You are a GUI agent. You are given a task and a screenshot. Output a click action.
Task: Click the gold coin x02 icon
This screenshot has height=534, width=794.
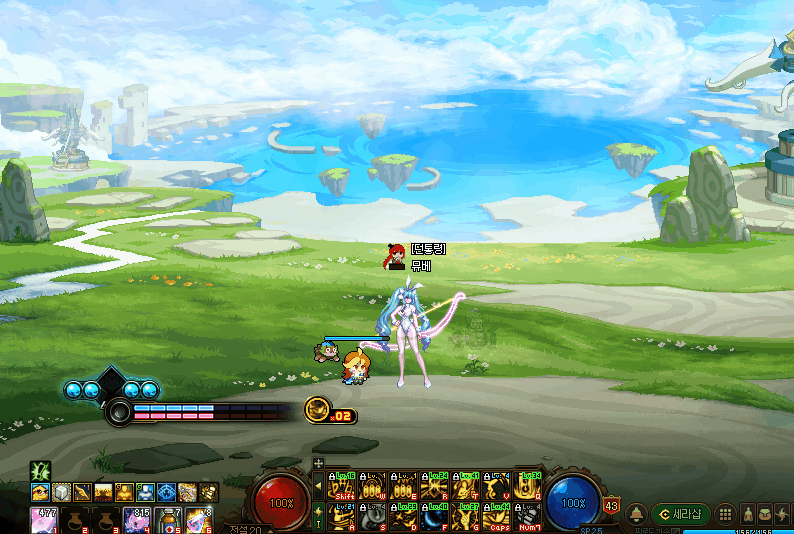[x=317, y=408]
